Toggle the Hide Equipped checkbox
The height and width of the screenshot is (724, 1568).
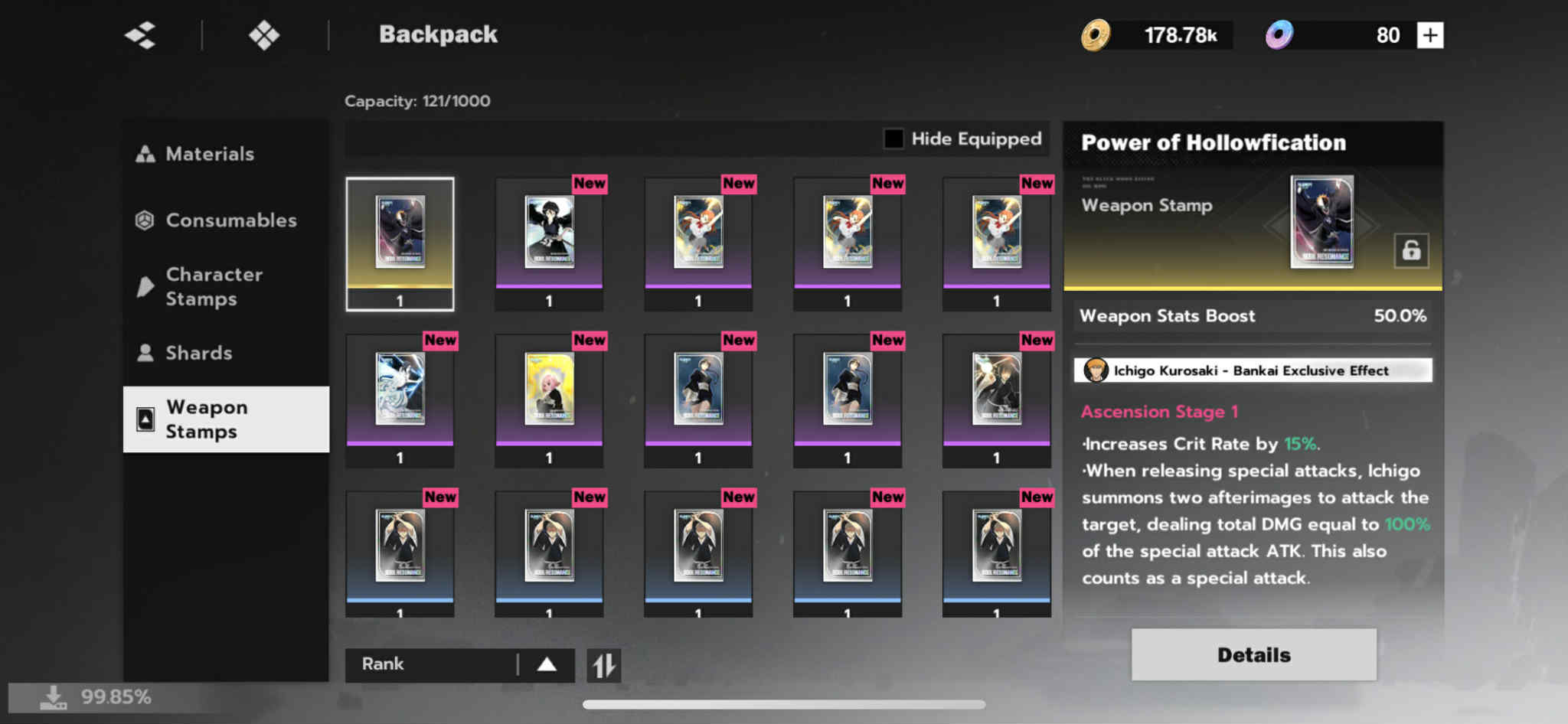pos(893,139)
